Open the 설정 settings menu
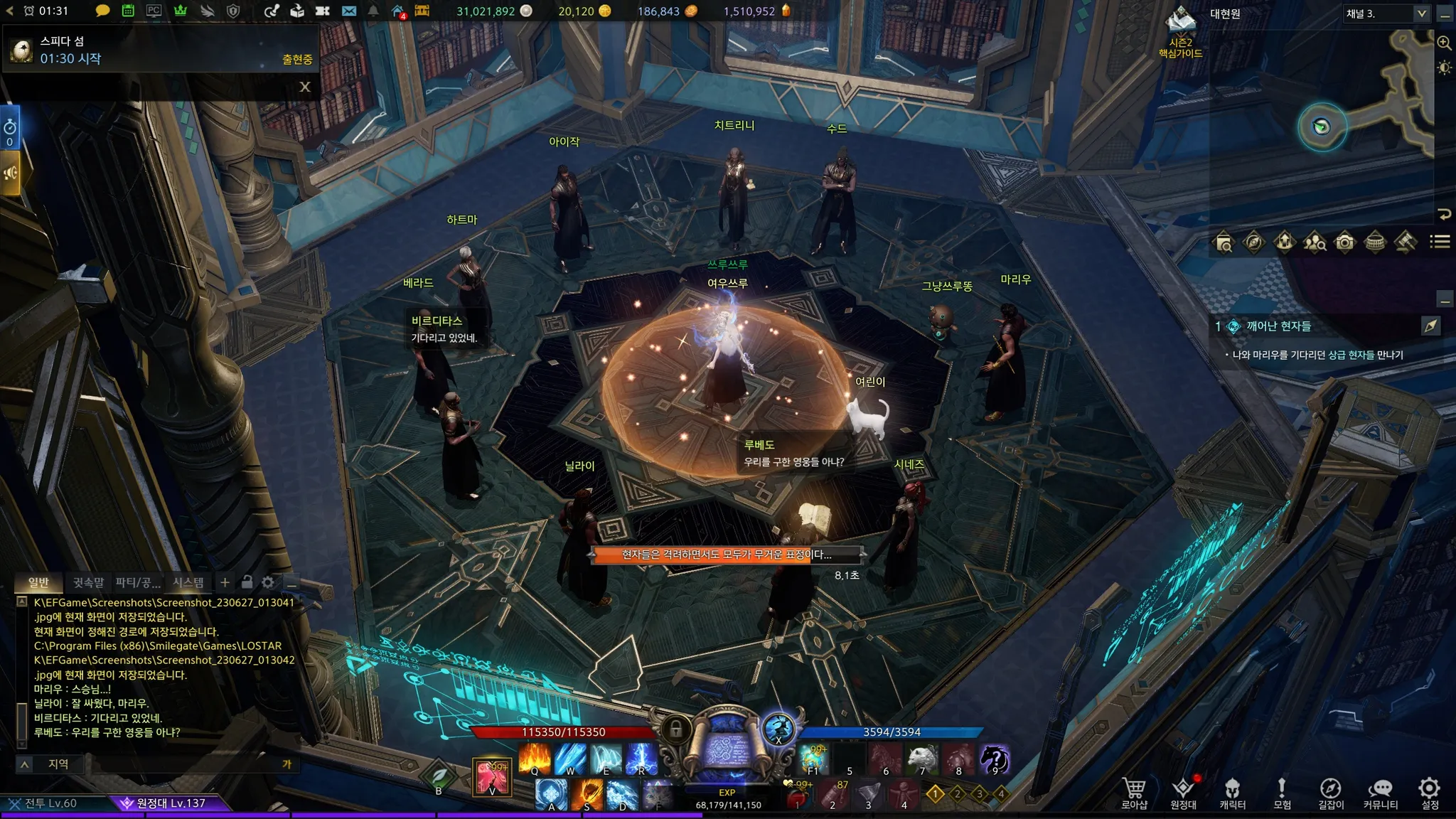 tap(1429, 792)
